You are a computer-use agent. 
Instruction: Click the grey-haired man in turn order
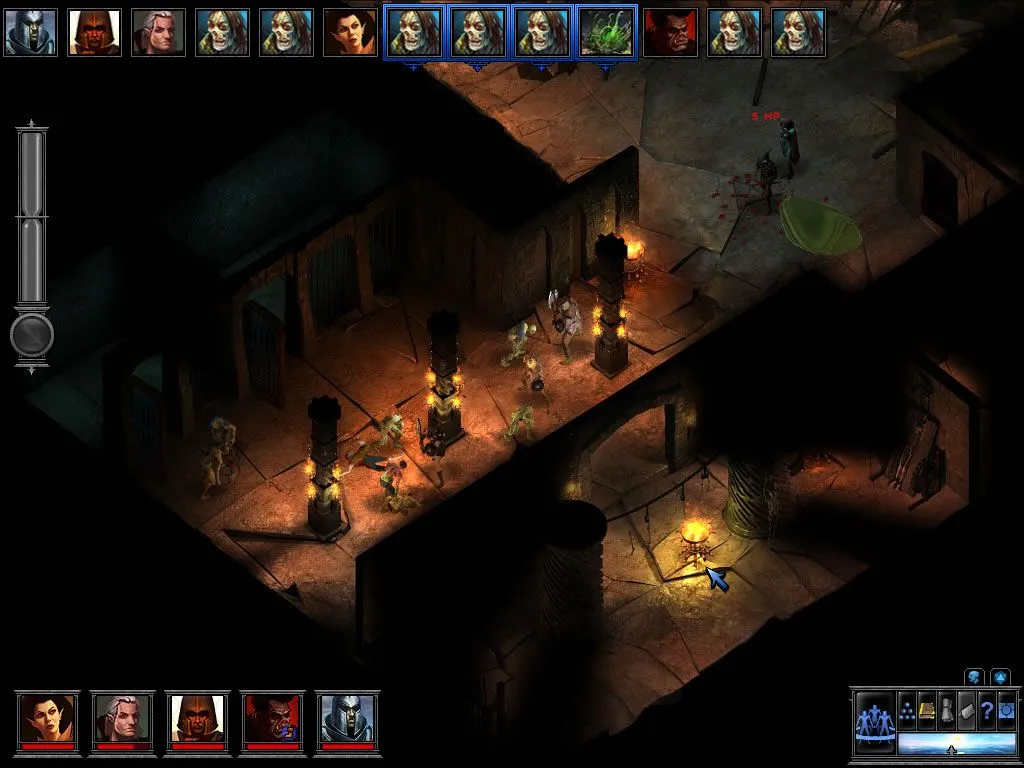[x=158, y=32]
